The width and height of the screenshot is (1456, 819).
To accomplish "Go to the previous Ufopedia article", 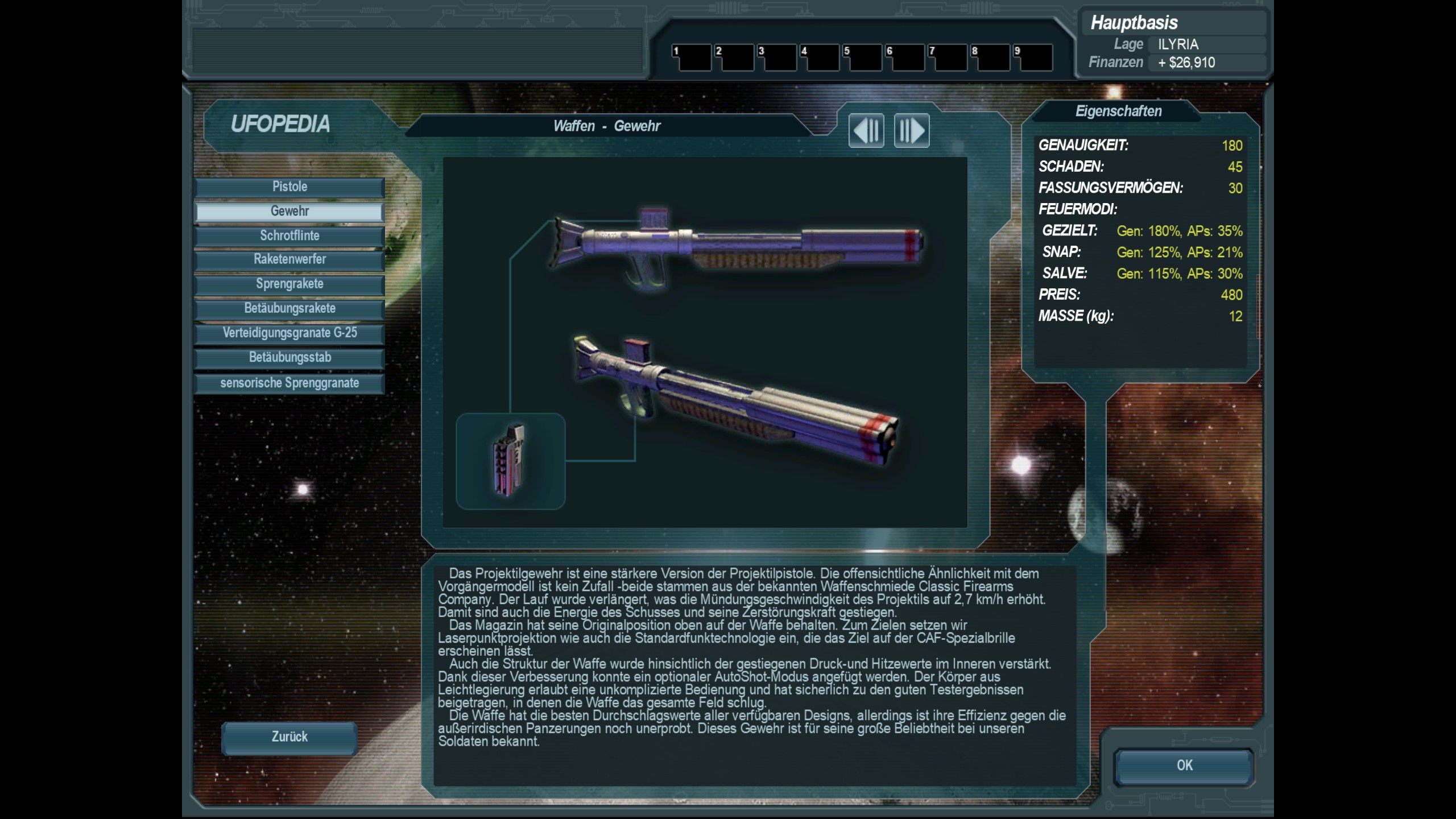I will 866,131.
